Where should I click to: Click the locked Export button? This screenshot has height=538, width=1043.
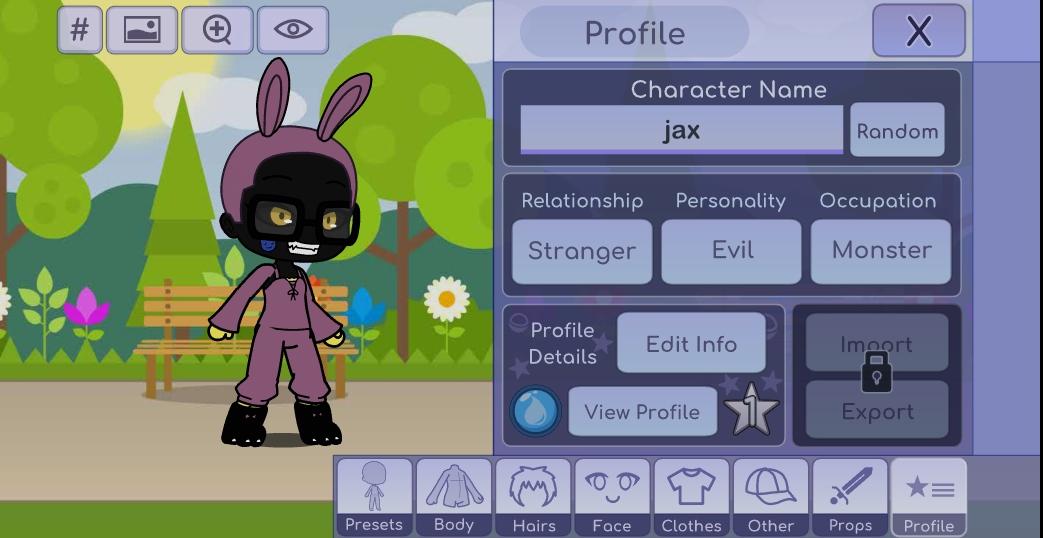[877, 411]
